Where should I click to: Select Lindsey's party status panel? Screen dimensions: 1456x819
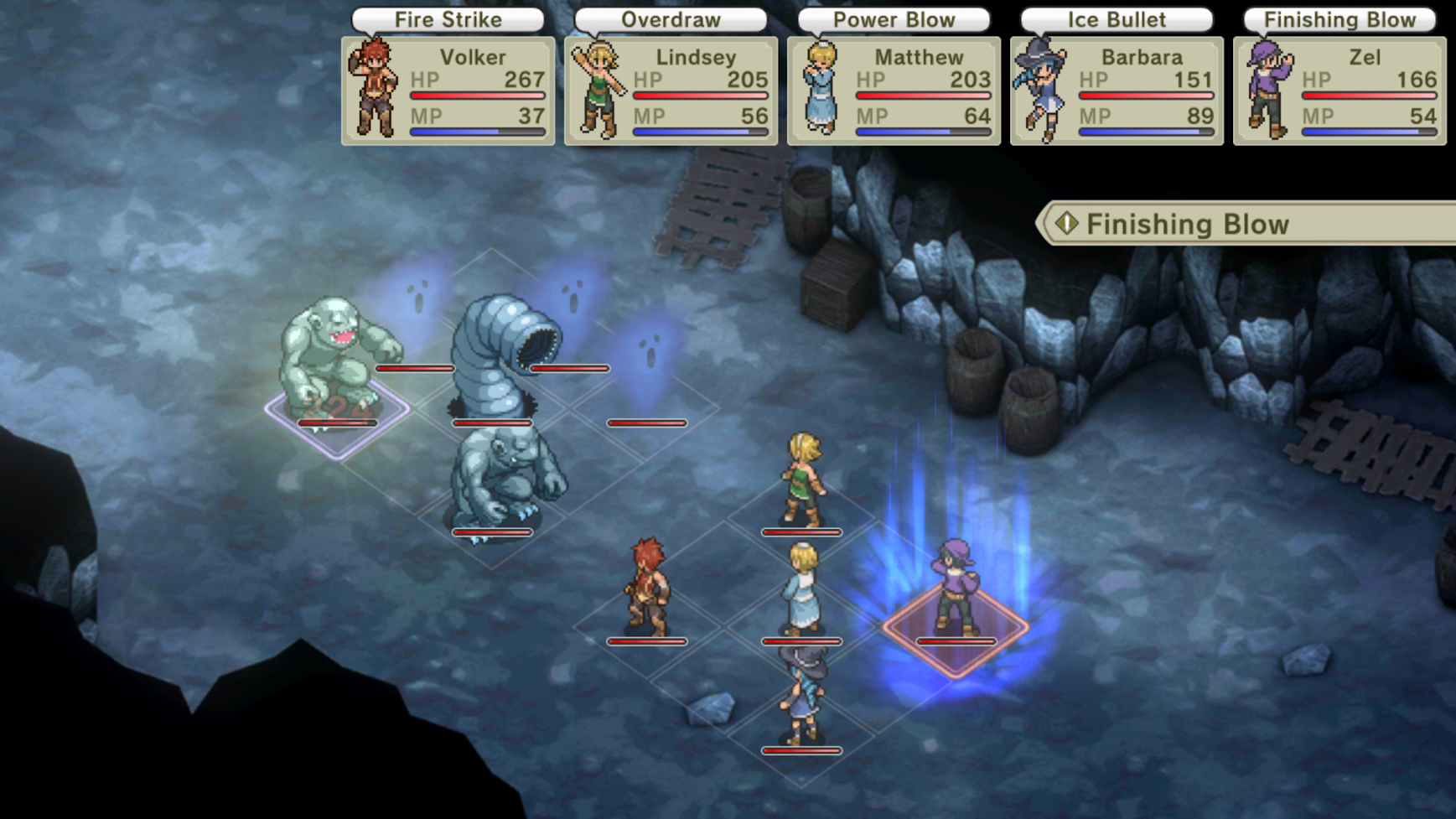671,91
